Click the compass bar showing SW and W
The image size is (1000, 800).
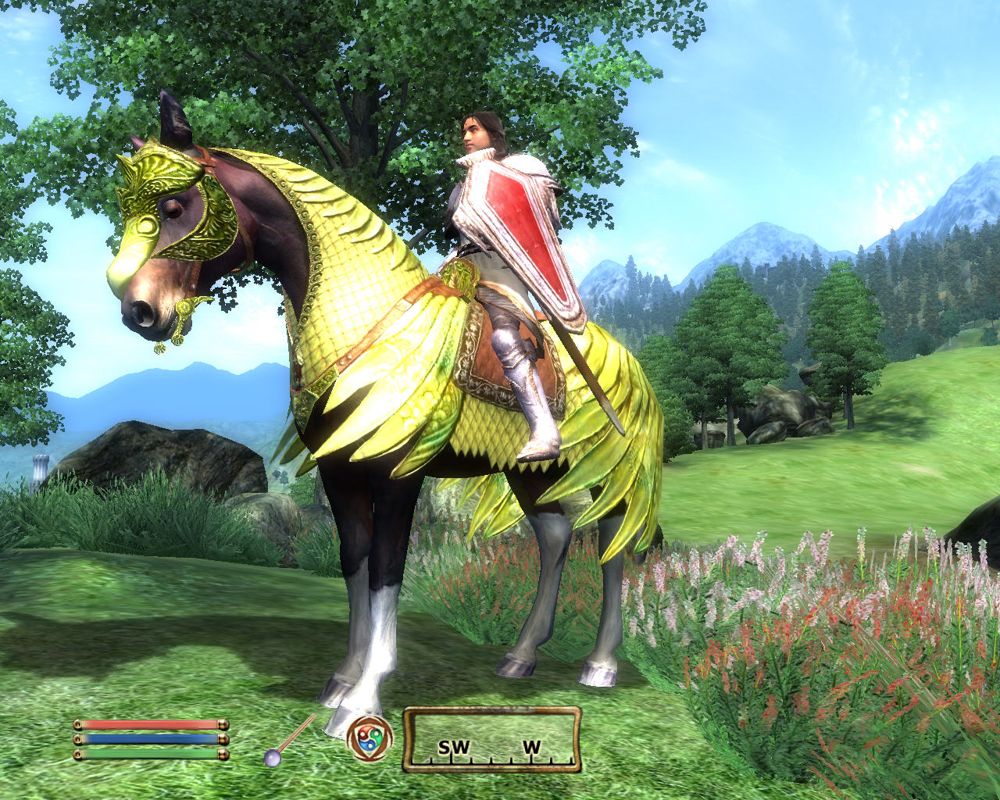[x=491, y=740]
